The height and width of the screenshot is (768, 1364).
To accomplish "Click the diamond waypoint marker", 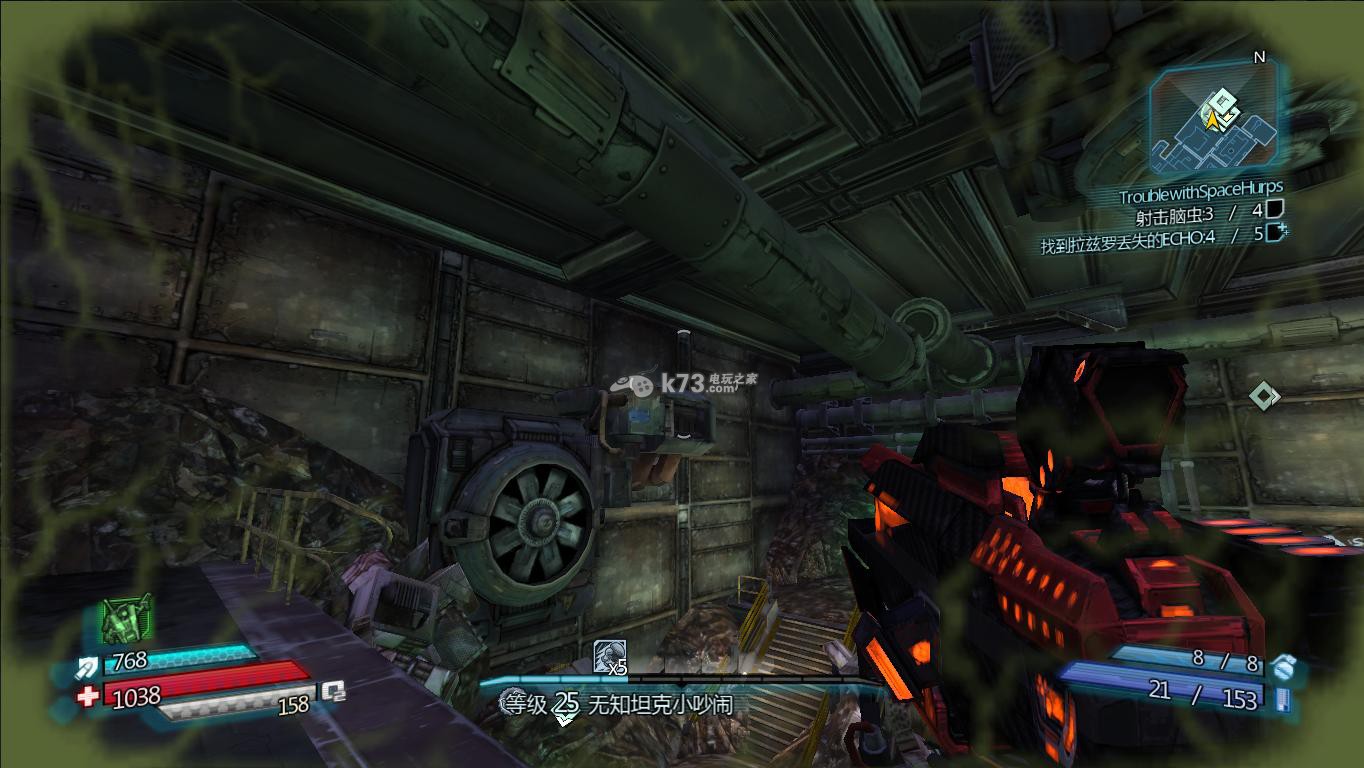I will 1264,396.
